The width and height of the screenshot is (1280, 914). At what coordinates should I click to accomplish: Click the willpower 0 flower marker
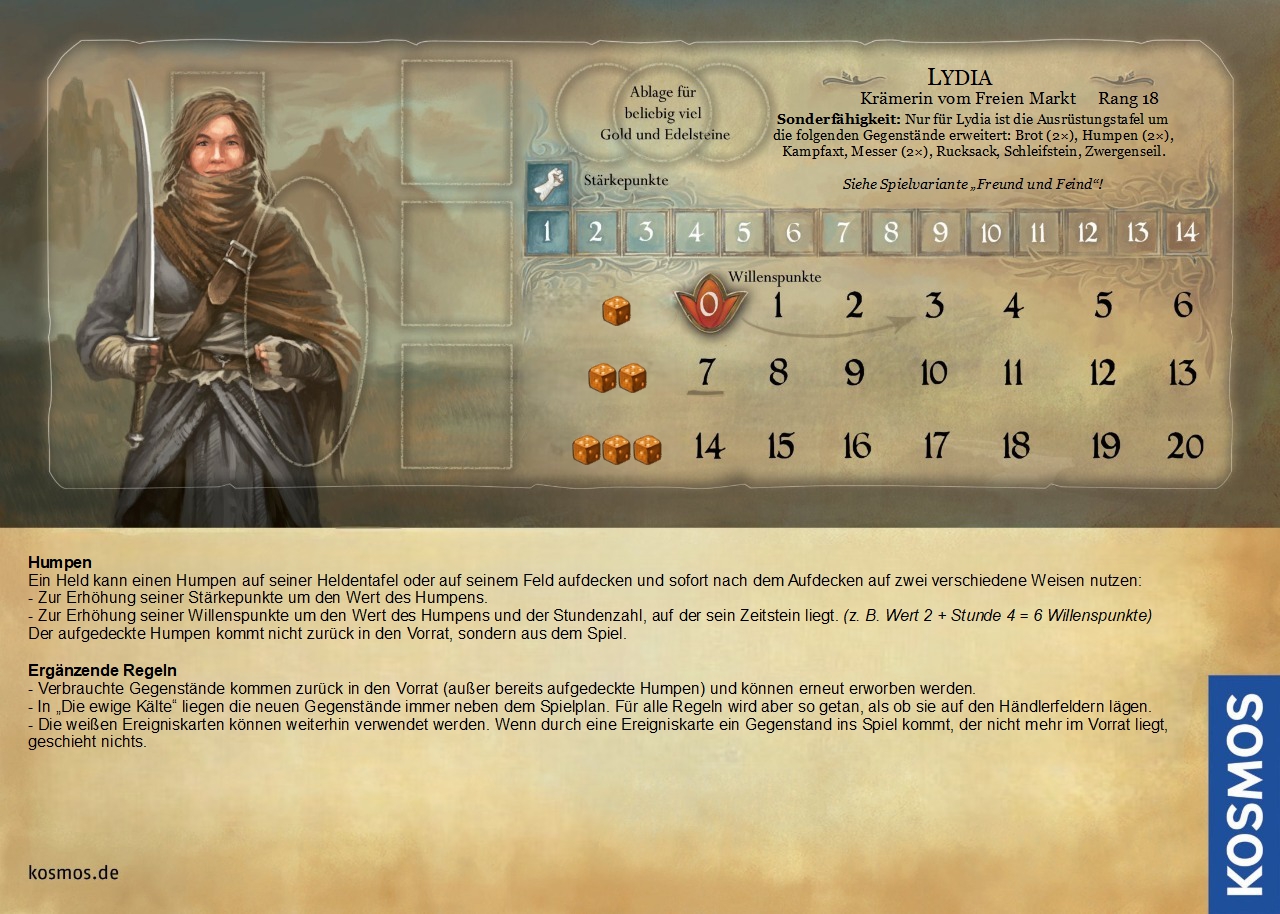[x=708, y=305]
